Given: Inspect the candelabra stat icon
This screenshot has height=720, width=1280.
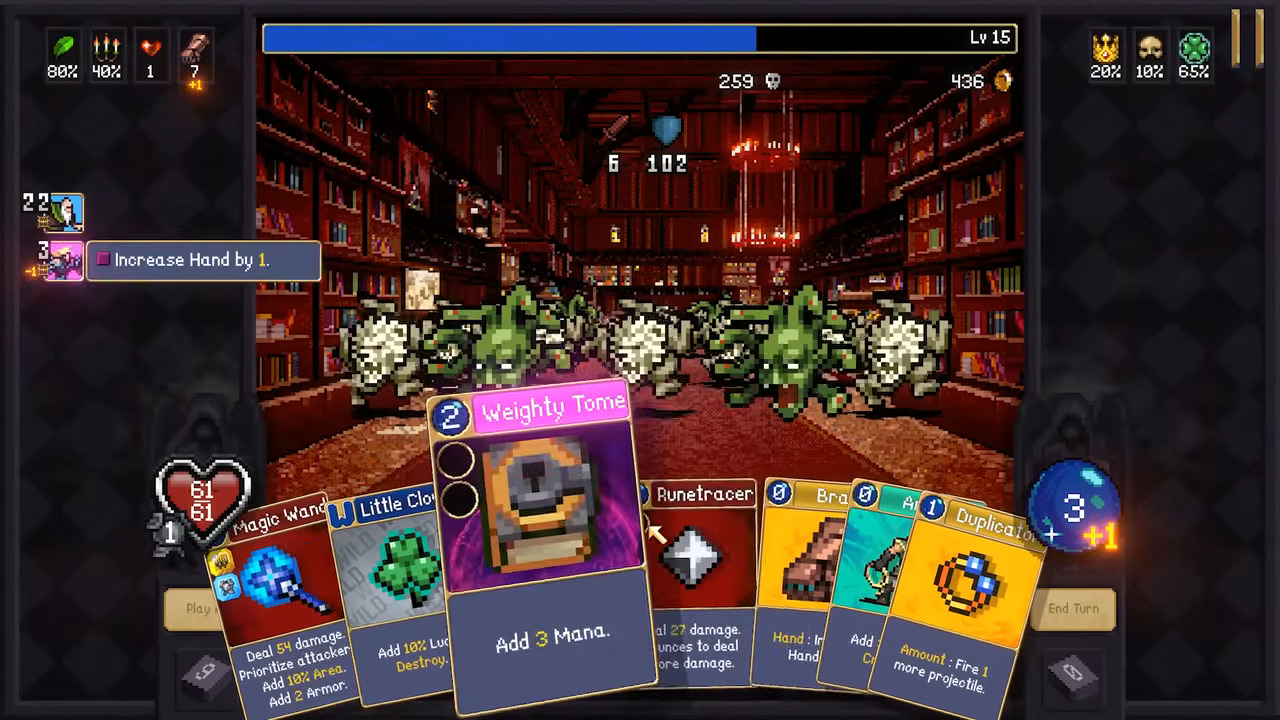Looking at the screenshot, I should point(106,47).
